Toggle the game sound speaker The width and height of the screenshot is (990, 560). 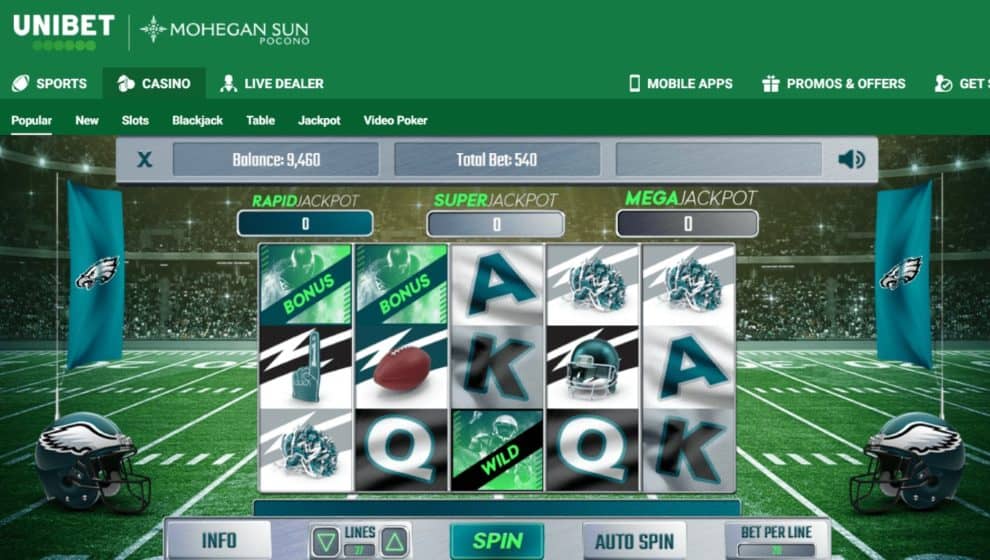click(851, 159)
